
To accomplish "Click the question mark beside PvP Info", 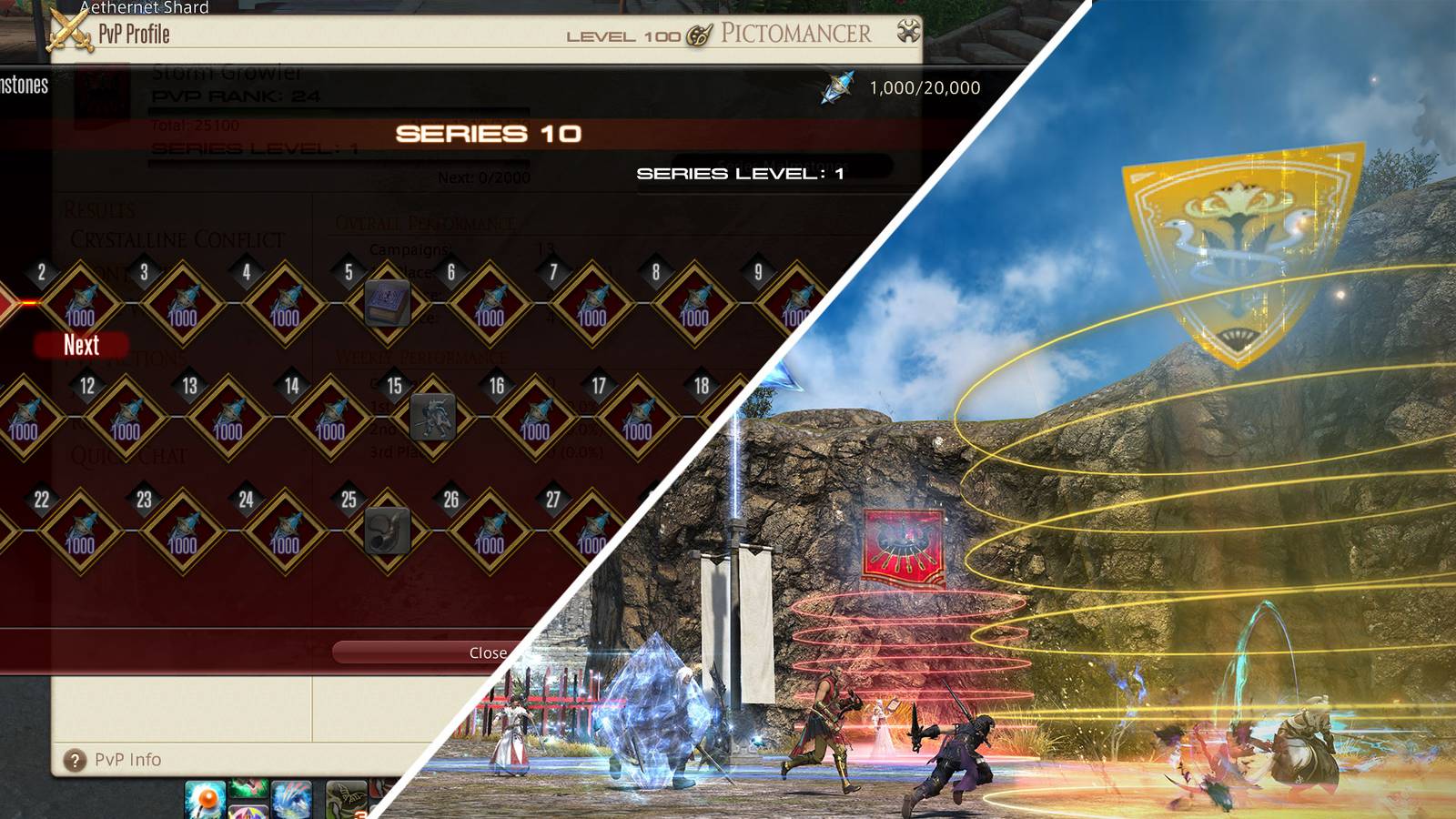I will point(76,758).
